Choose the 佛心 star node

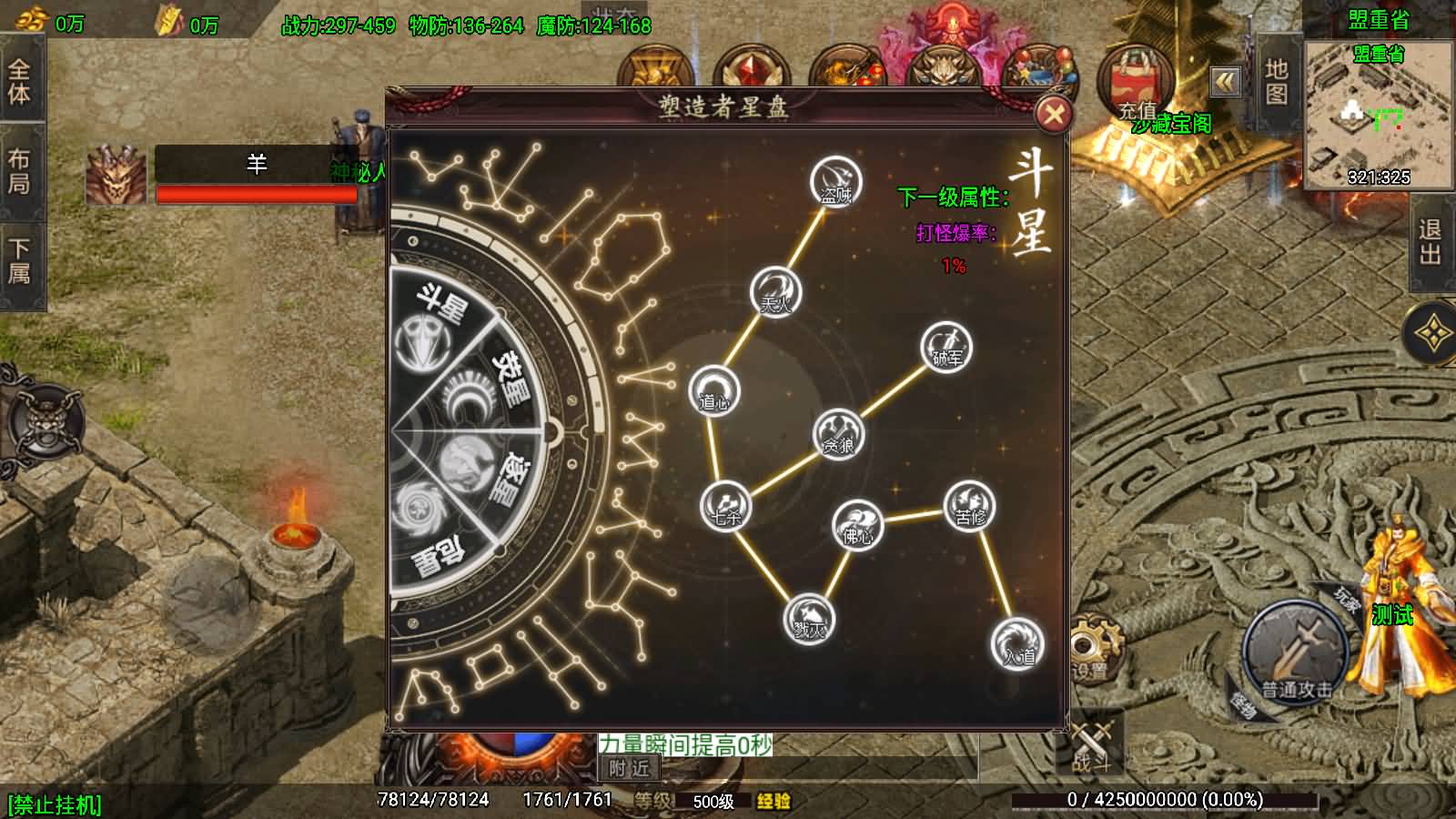click(857, 525)
